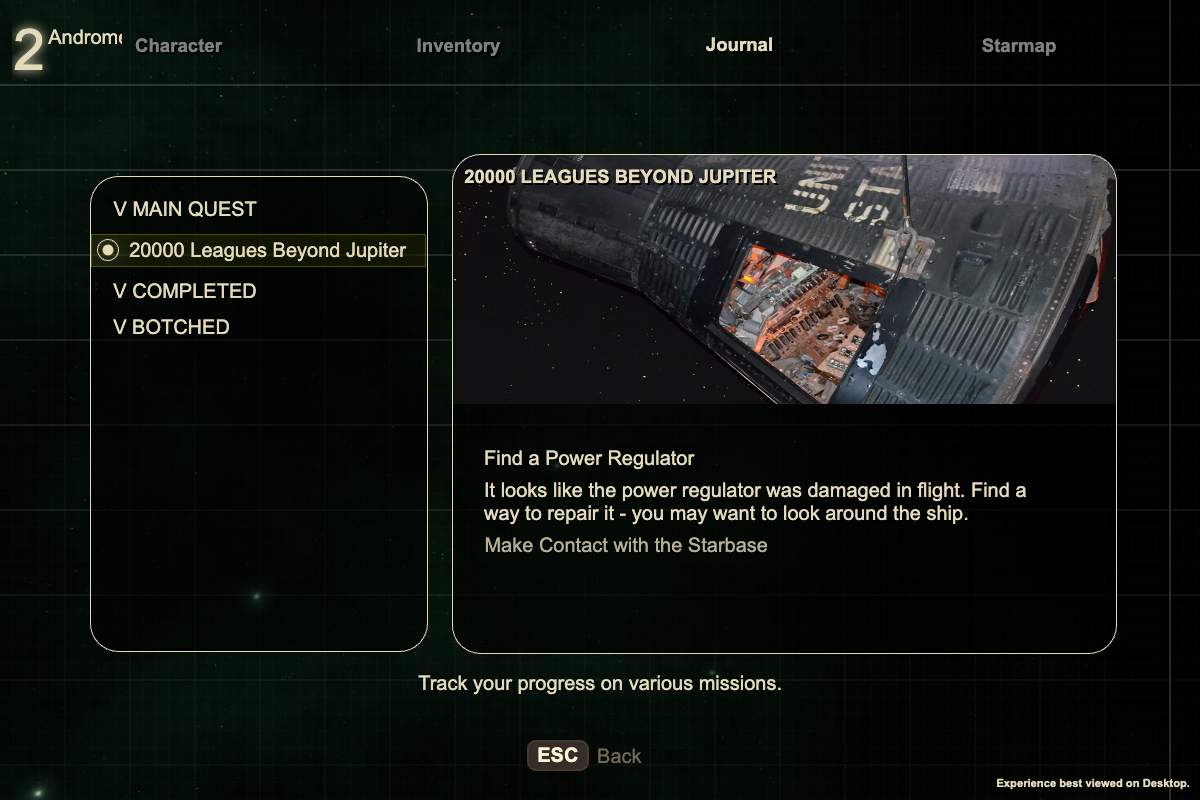Go to the Starmap tab
This screenshot has height=800, width=1200.
pyautogui.click(x=1018, y=45)
